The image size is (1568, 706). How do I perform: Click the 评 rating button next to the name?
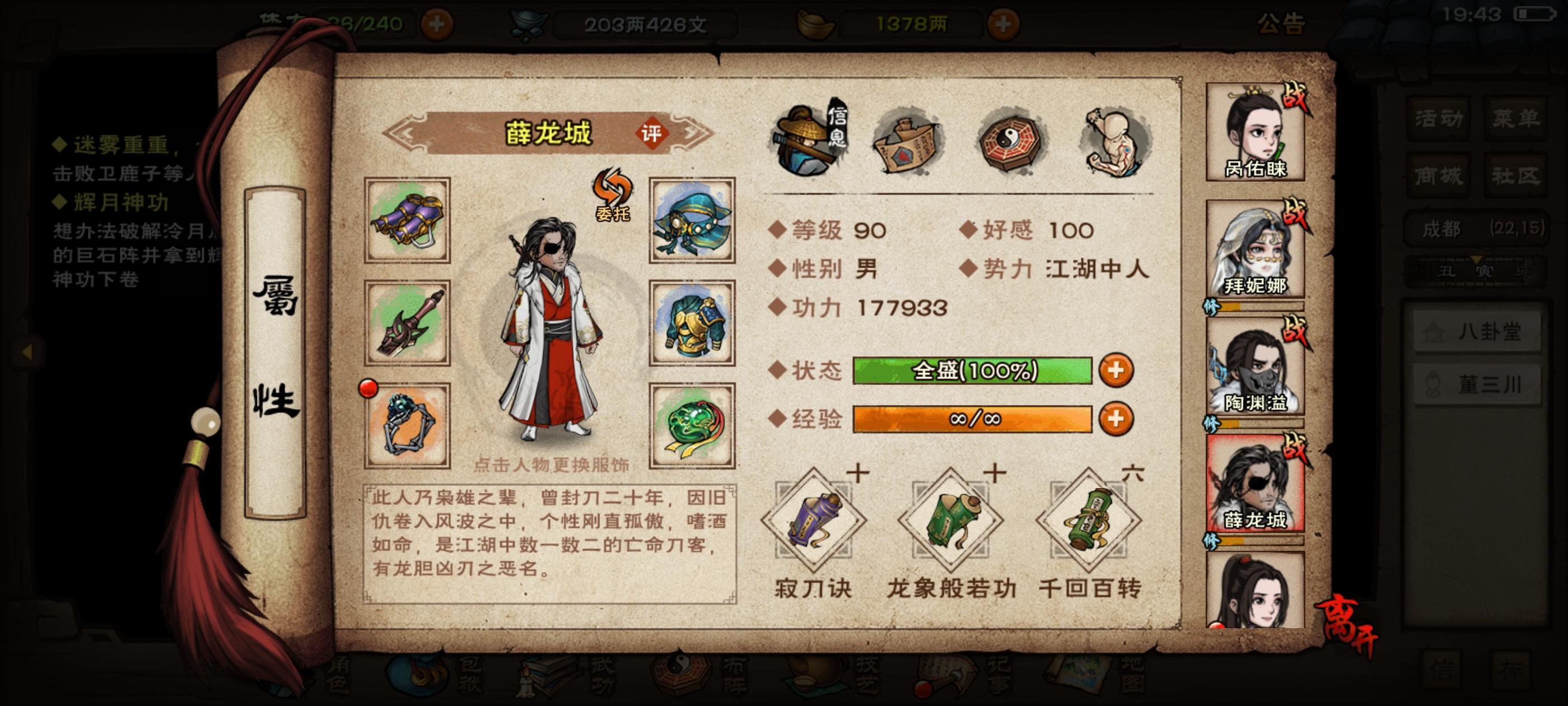pos(654,134)
